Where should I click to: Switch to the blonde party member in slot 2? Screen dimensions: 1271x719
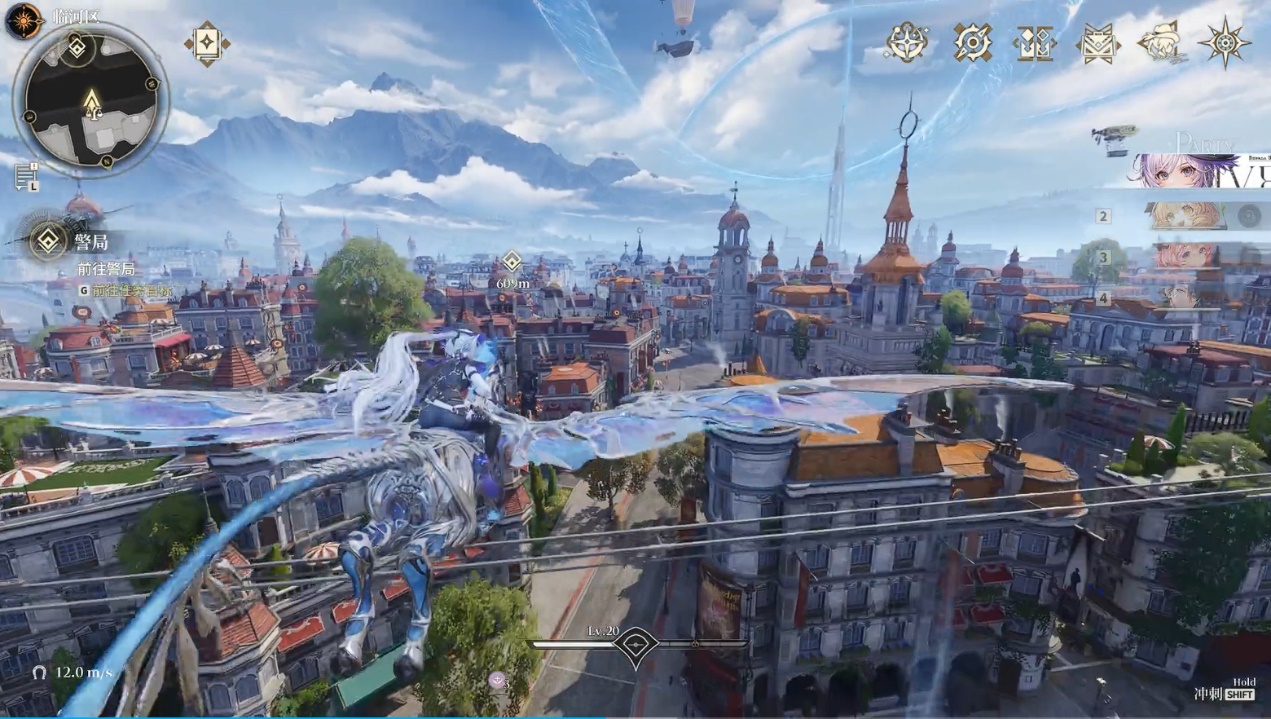(1186, 216)
